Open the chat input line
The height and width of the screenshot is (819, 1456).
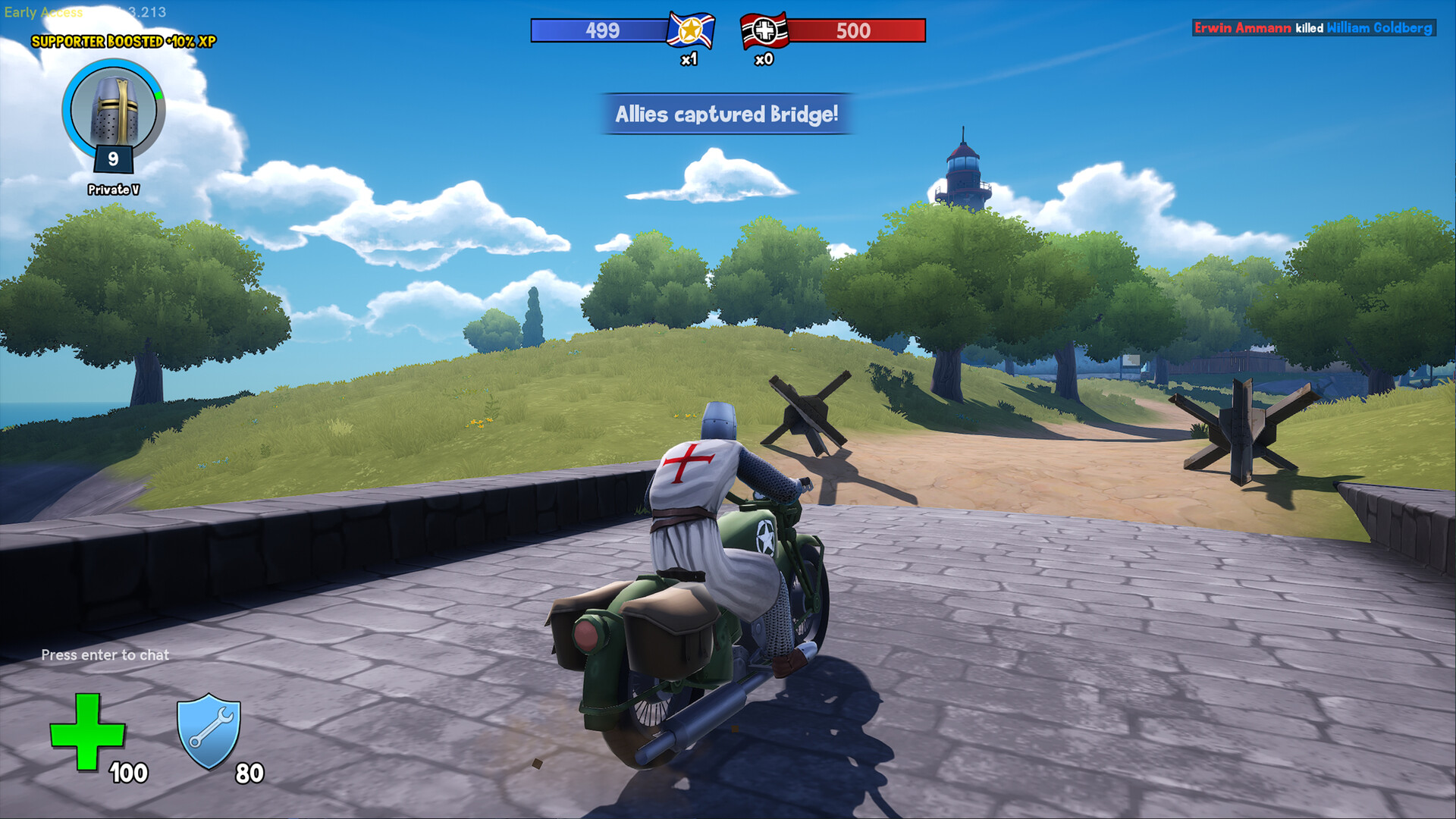tap(105, 655)
